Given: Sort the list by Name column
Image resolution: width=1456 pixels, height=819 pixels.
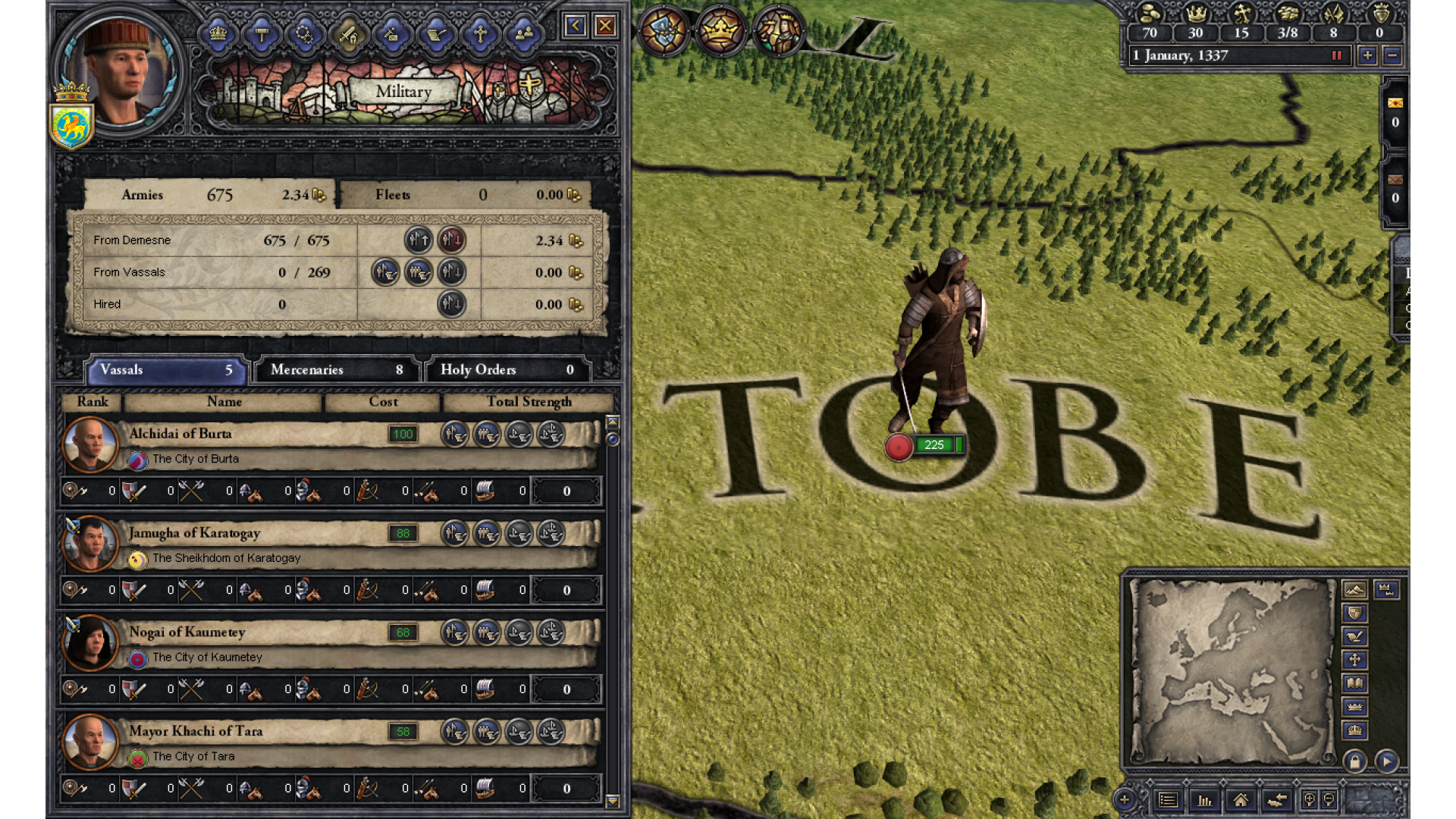Looking at the screenshot, I should tap(224, 402).
